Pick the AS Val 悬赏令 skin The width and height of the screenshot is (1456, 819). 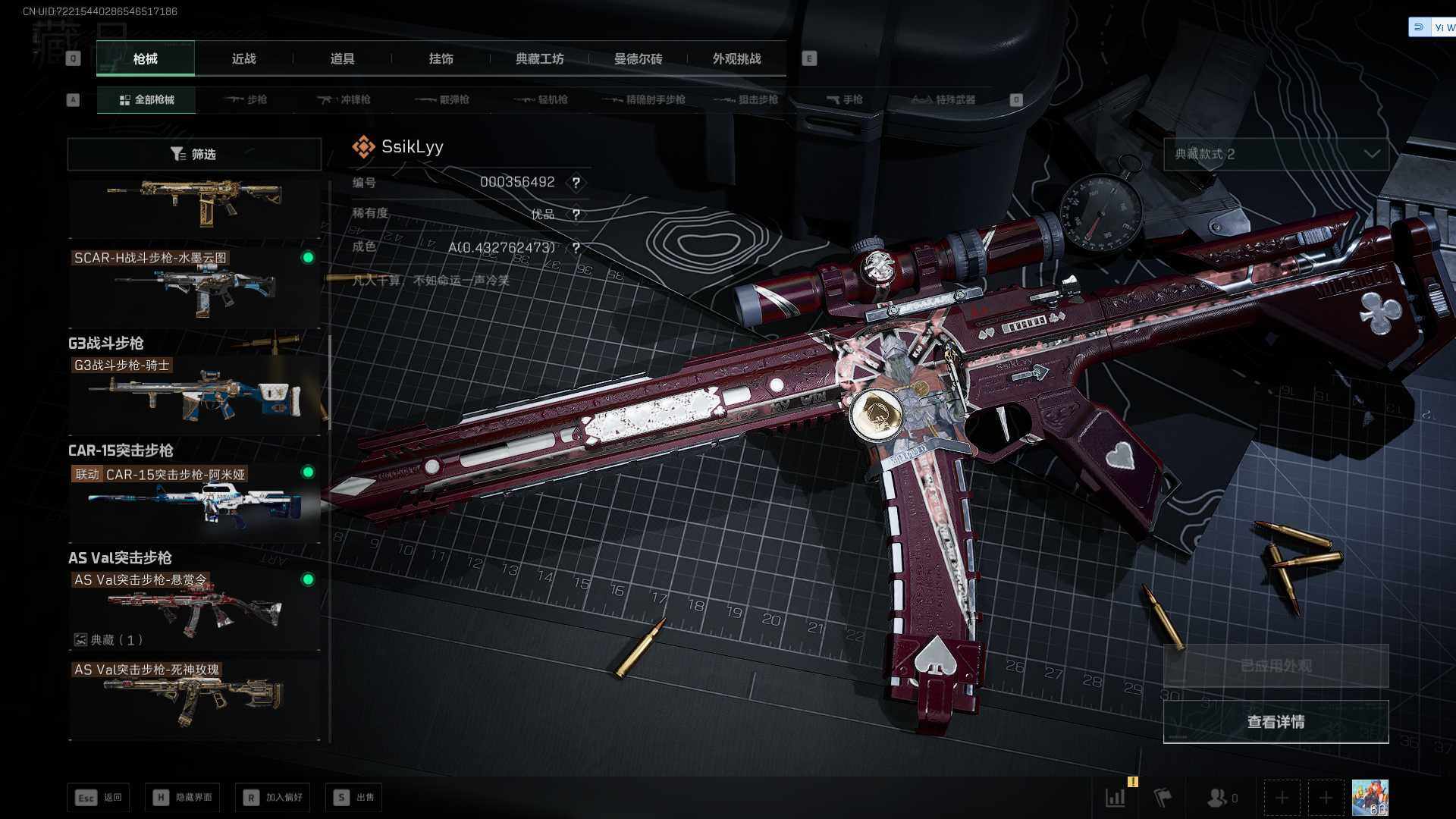click(194, 608)
